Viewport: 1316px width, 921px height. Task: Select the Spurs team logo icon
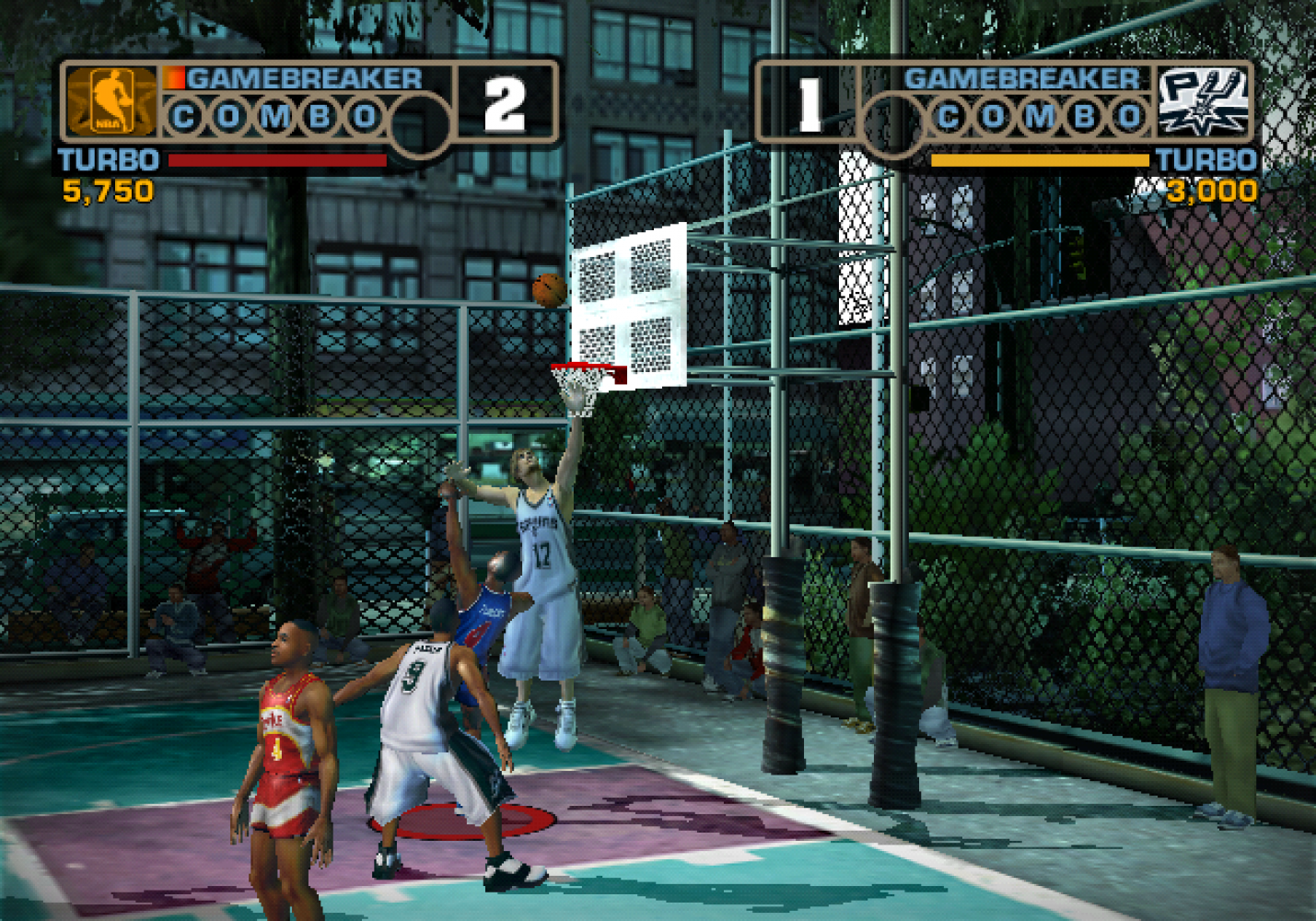pyautogui.click(x=1203, y=101)
